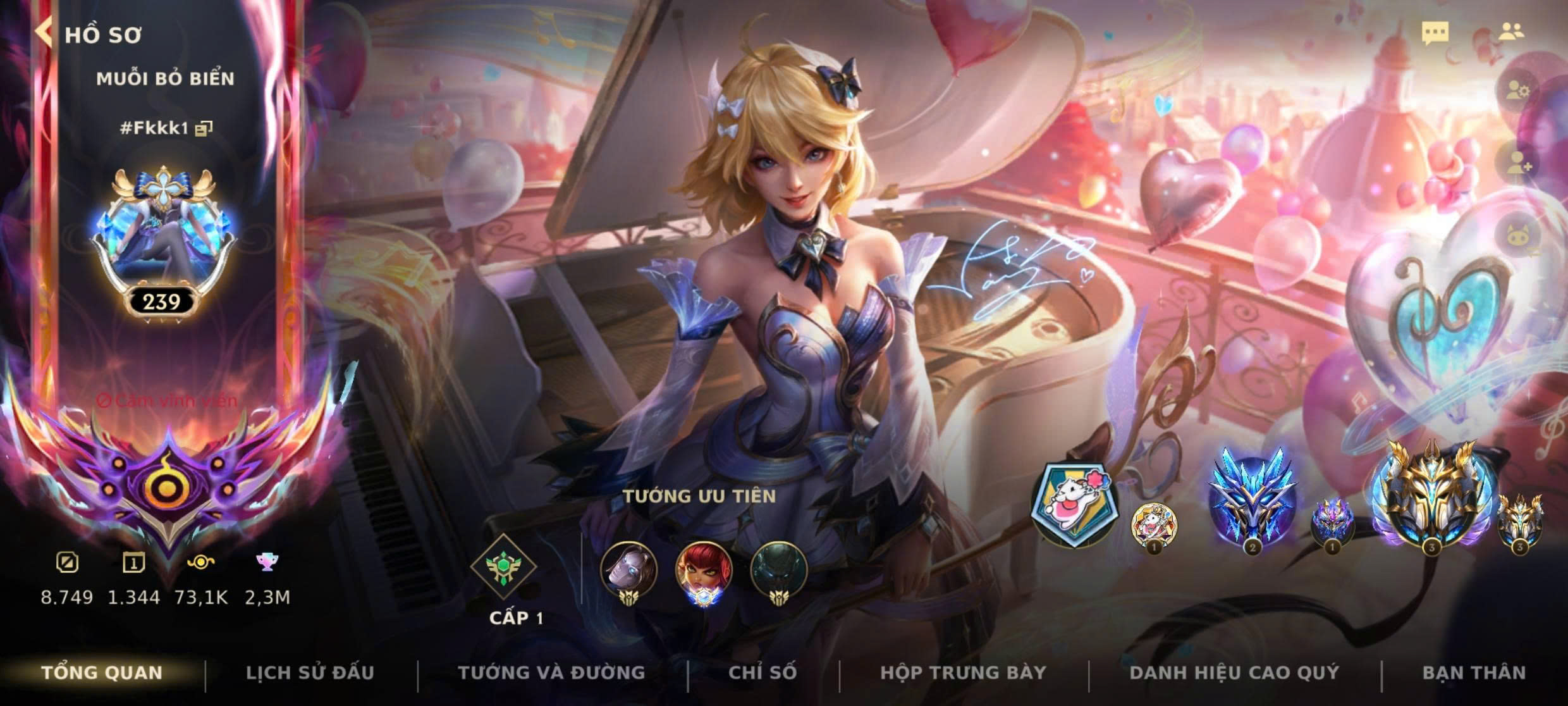Go back using the Hồ Sơ arrow
This screenshot has width=1568, height=706.
pos(44,33)
